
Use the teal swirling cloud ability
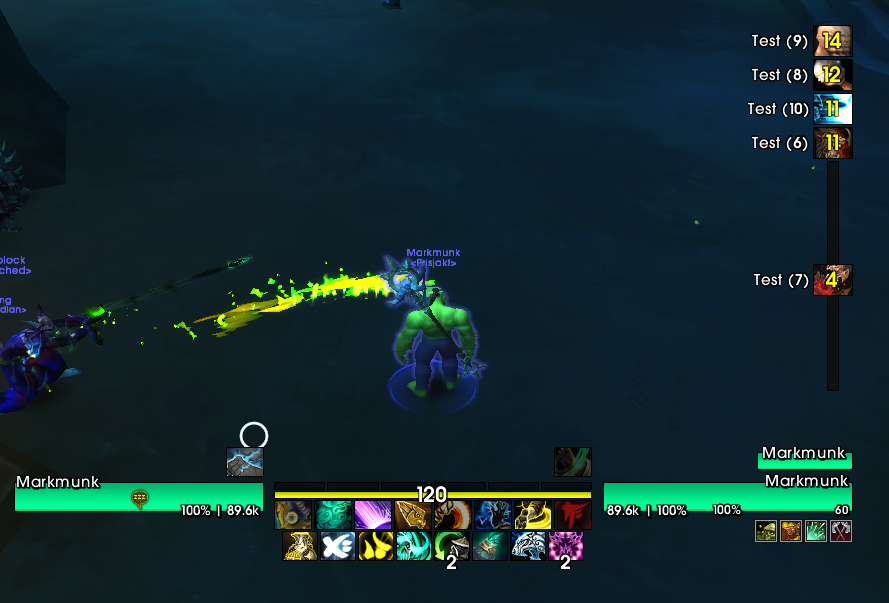tap(333, 515)
